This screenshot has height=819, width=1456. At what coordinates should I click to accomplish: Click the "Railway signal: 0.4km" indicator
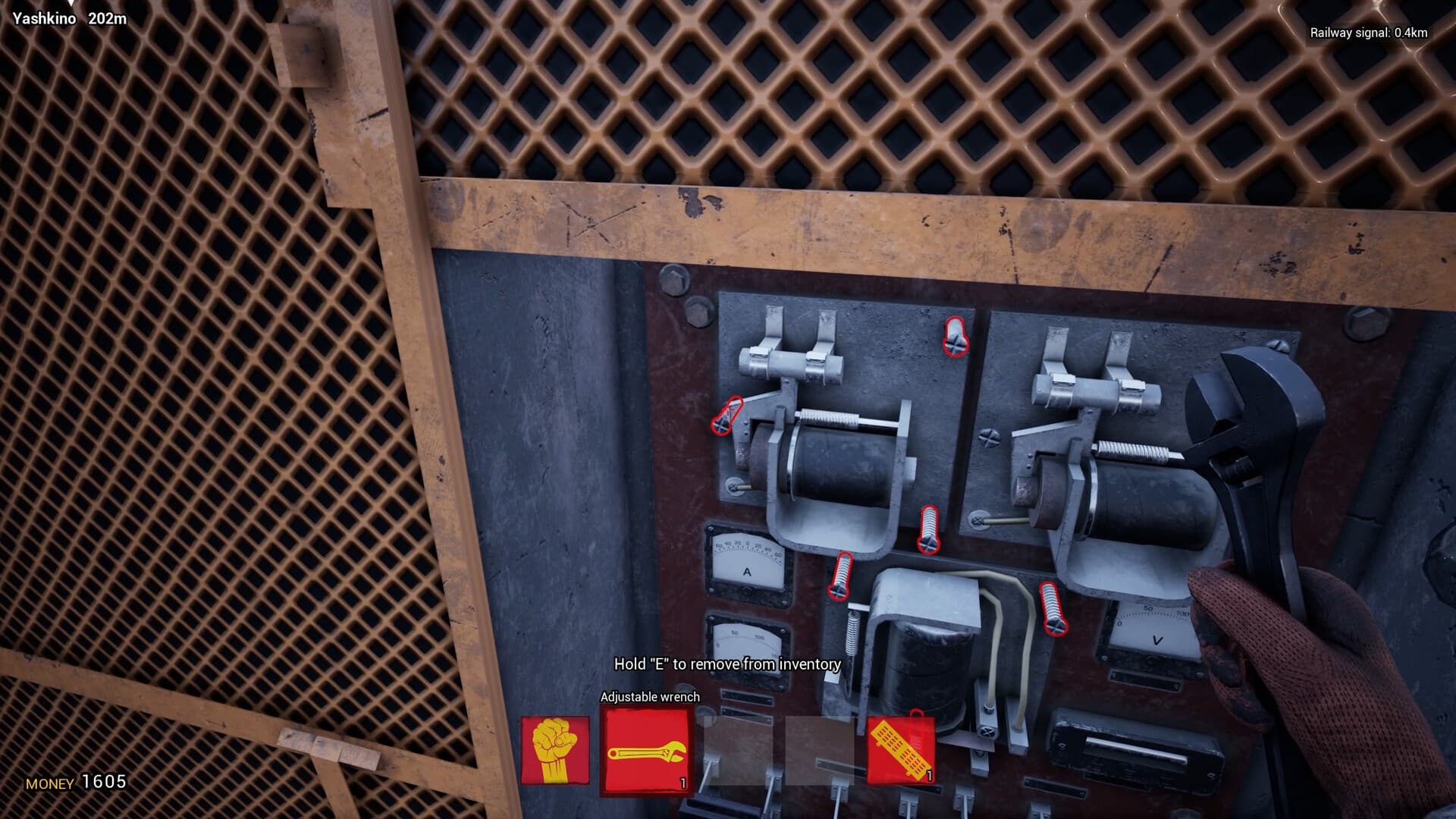pos(1370,33)
